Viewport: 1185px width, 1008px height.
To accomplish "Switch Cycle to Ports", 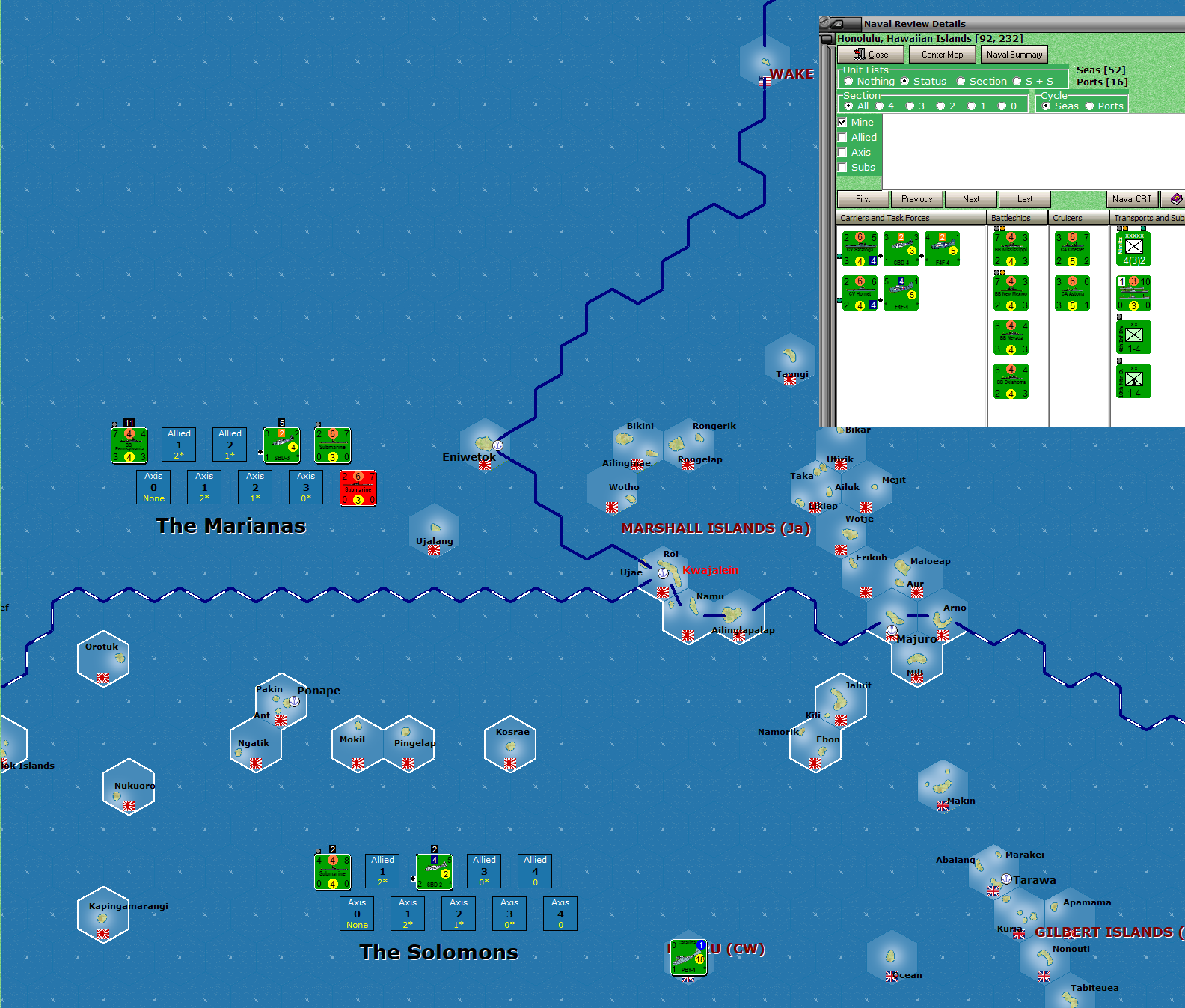I will tap(1089, 106).
